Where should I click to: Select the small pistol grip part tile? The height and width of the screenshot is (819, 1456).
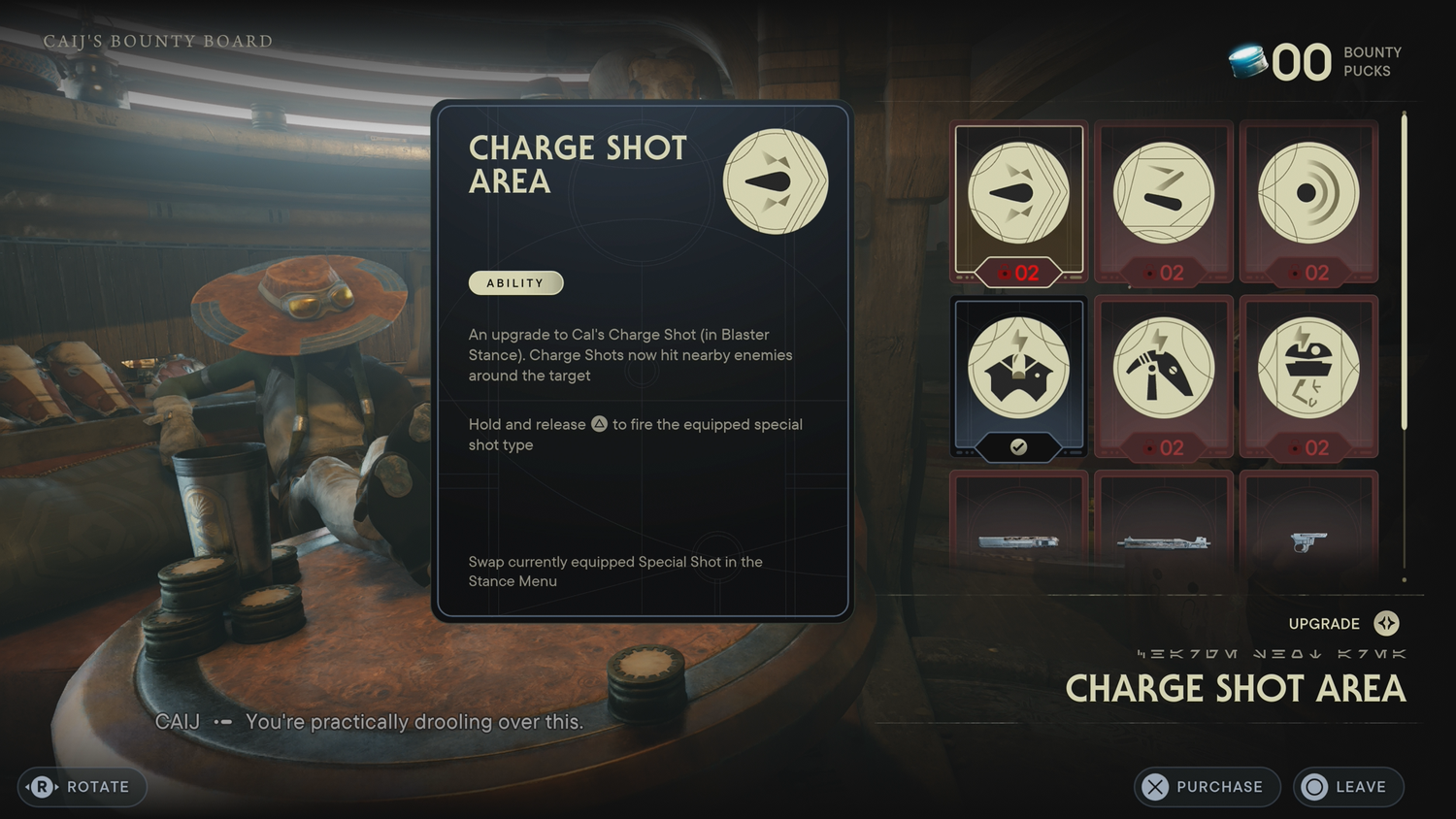1308,529
